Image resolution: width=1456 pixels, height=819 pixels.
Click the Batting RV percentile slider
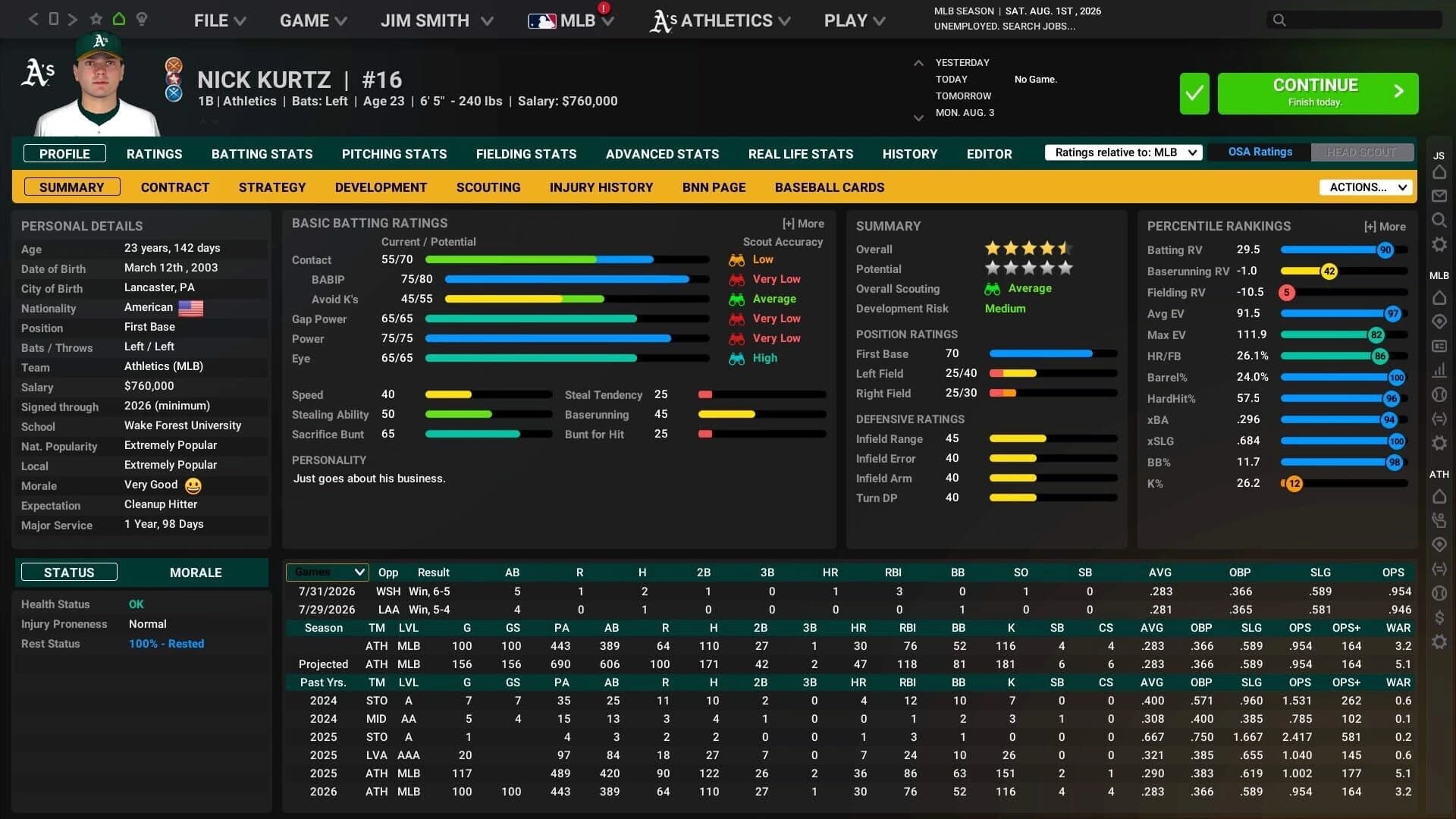coord(1342,249)
